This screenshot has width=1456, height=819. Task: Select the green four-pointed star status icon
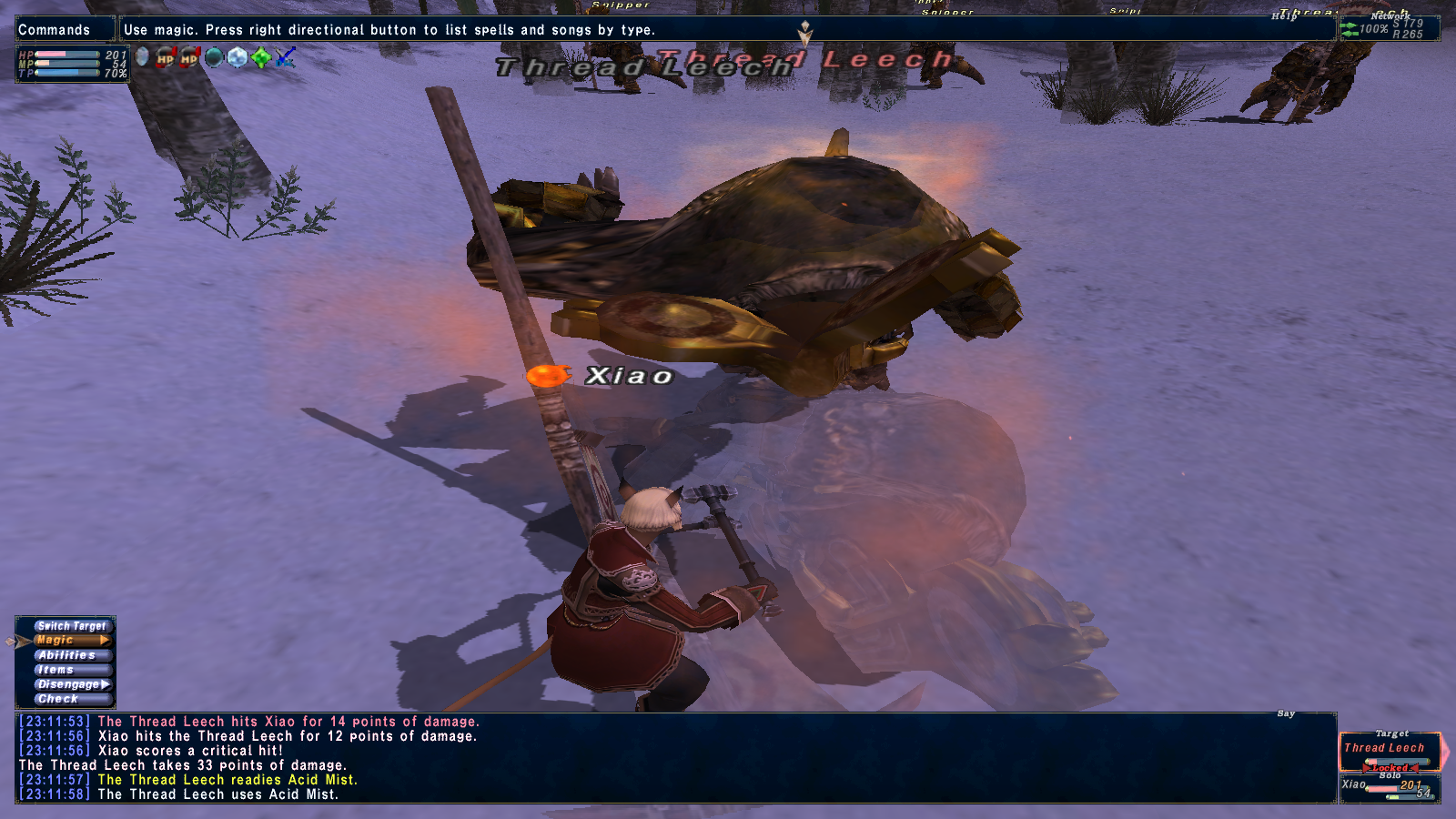261,58
